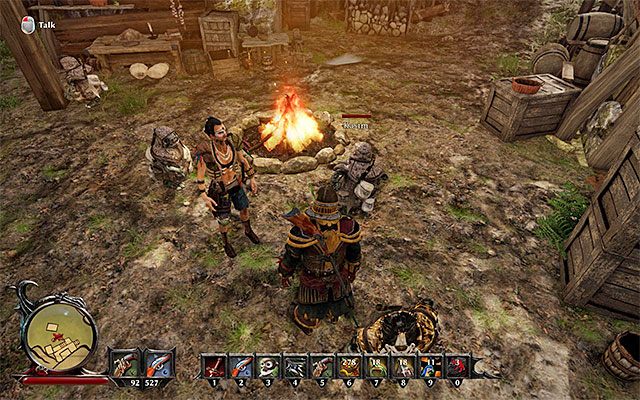Use the hotbar slot 7 consumable
Screen dimensions: 640x400
coord(376,366)
